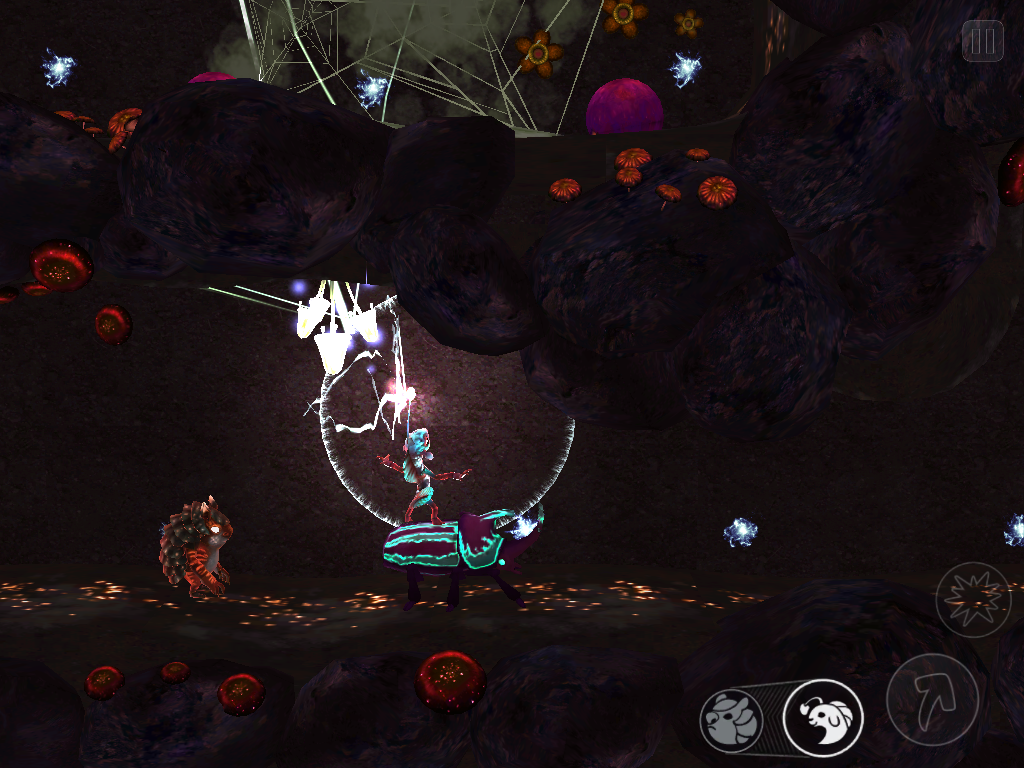Tap the starburst attack button
This screenshot has height=768, width=1024.
tap(973, 600)
